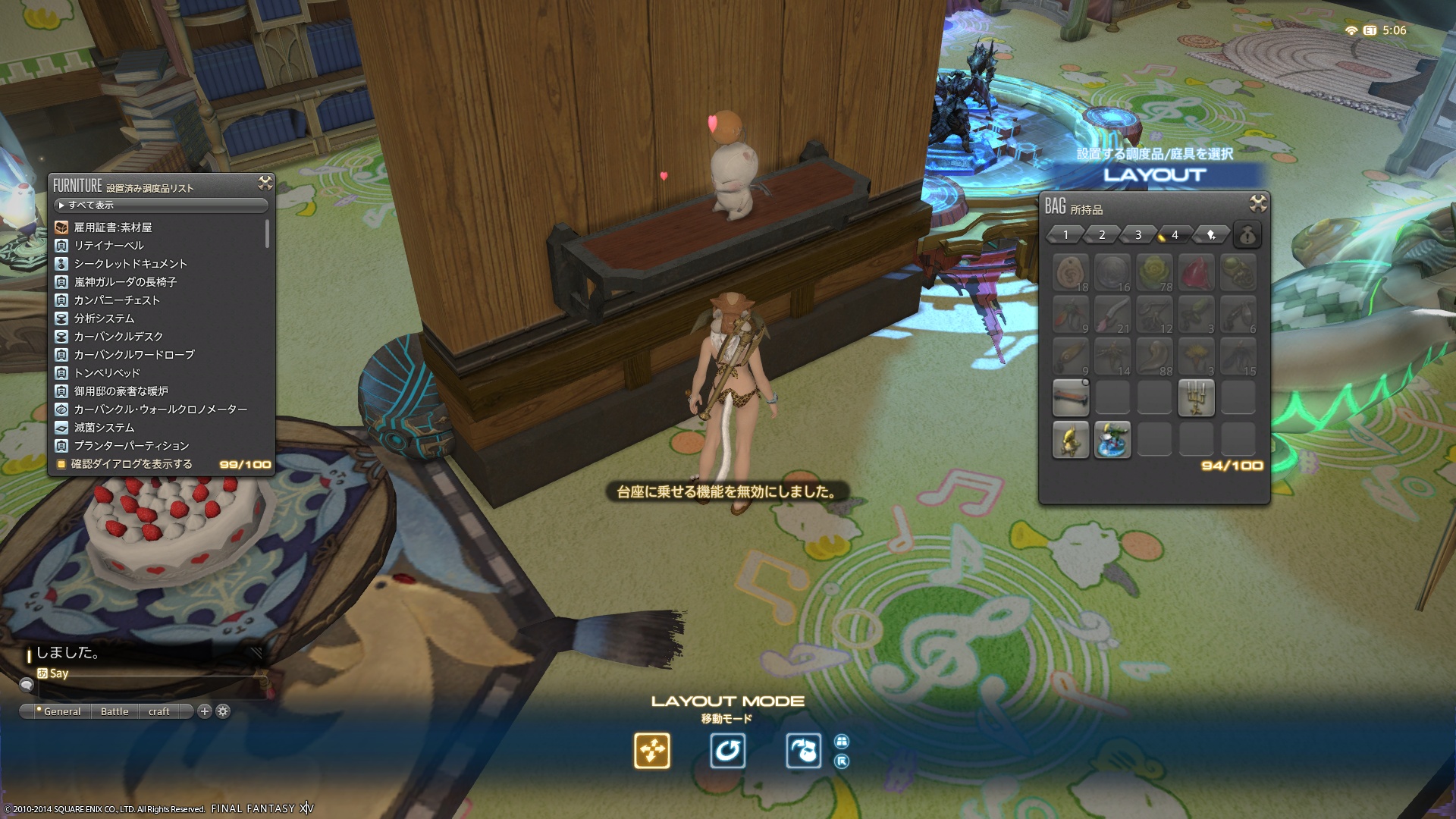Viewport: 1456px width, 819px height.
Task: Activate the rotate mode button
Action: pos(727,751)
